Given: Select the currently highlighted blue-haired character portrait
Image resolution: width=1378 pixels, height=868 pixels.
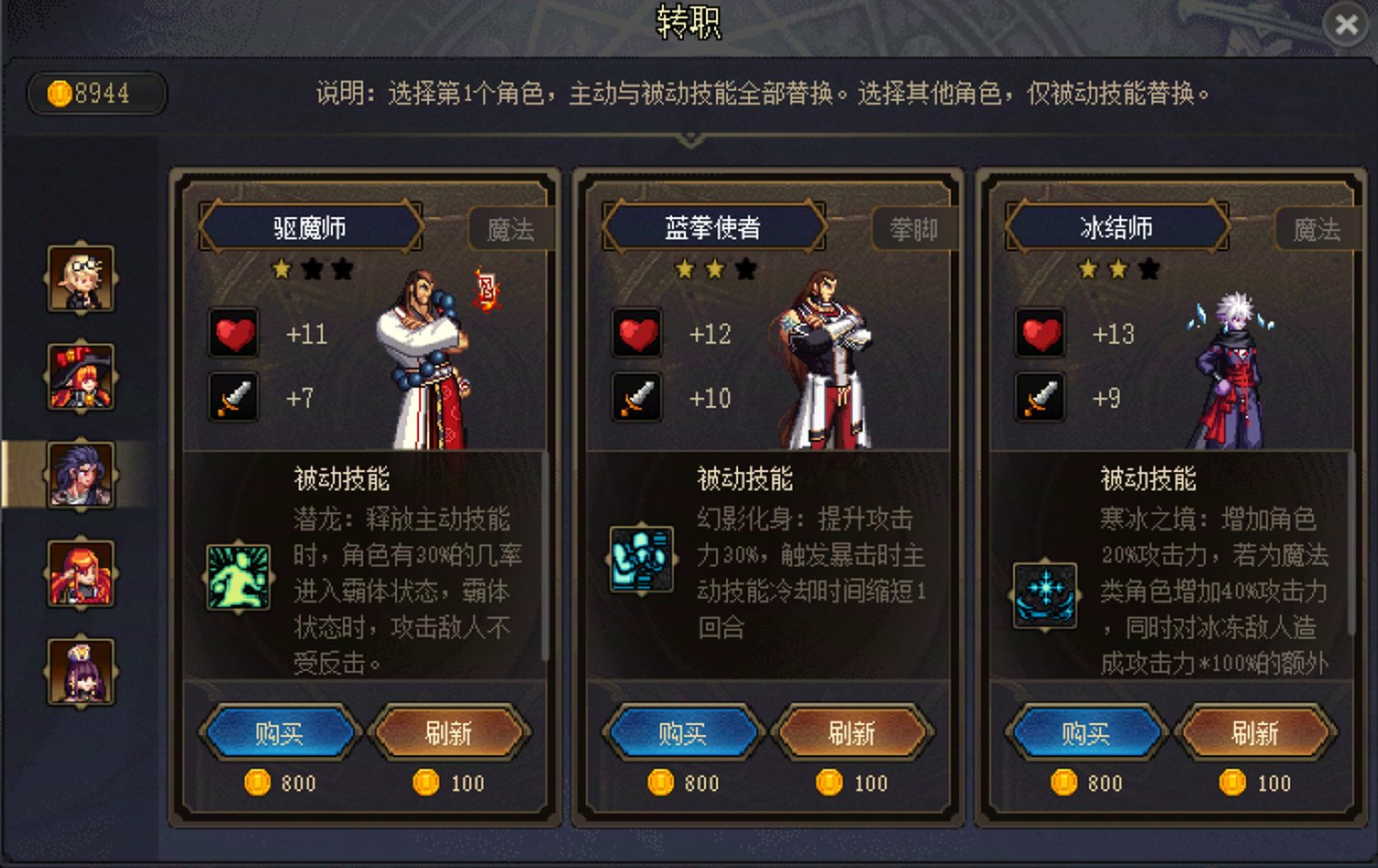Looking at the screenshot, I should point(81,473).
